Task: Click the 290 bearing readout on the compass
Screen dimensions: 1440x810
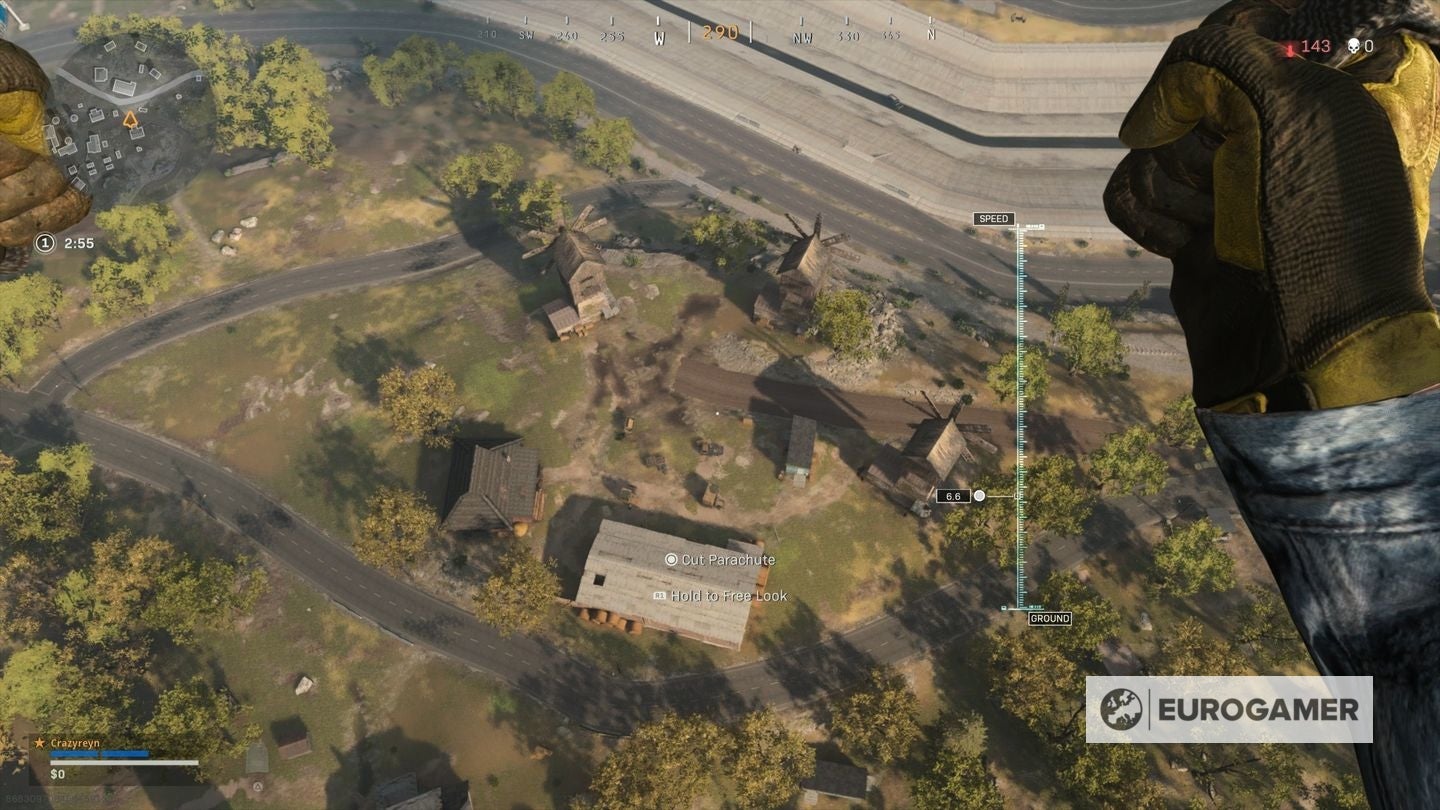Action: pos(718,32)
